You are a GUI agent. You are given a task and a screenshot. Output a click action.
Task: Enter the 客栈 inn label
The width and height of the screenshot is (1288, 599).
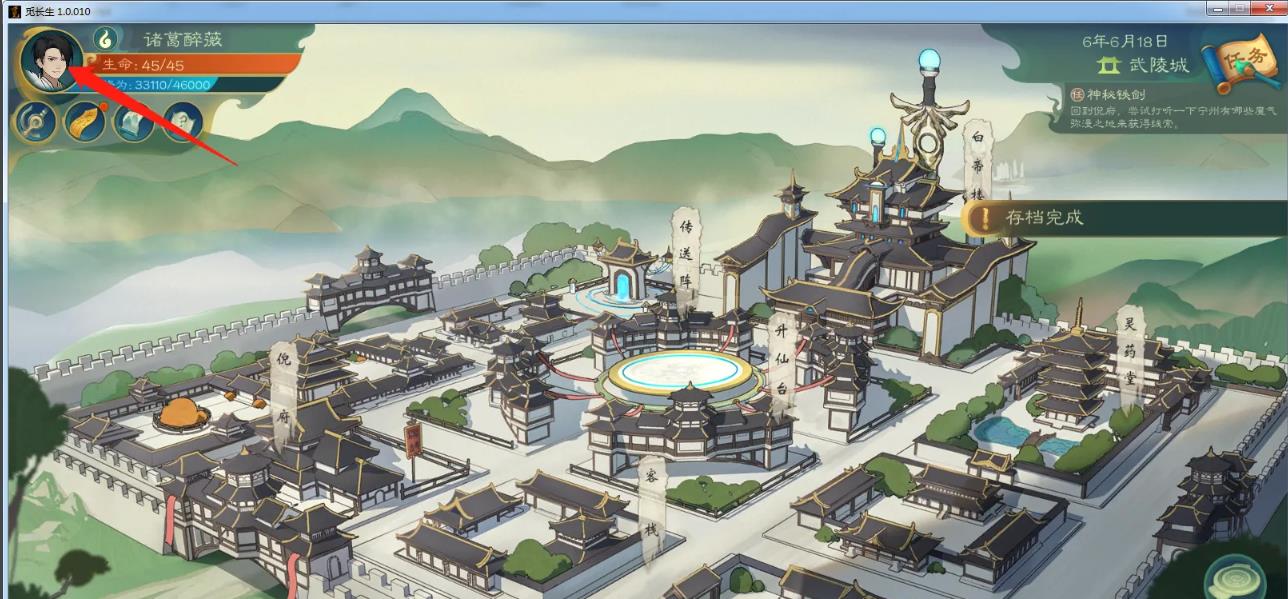(x=651, y=500)
